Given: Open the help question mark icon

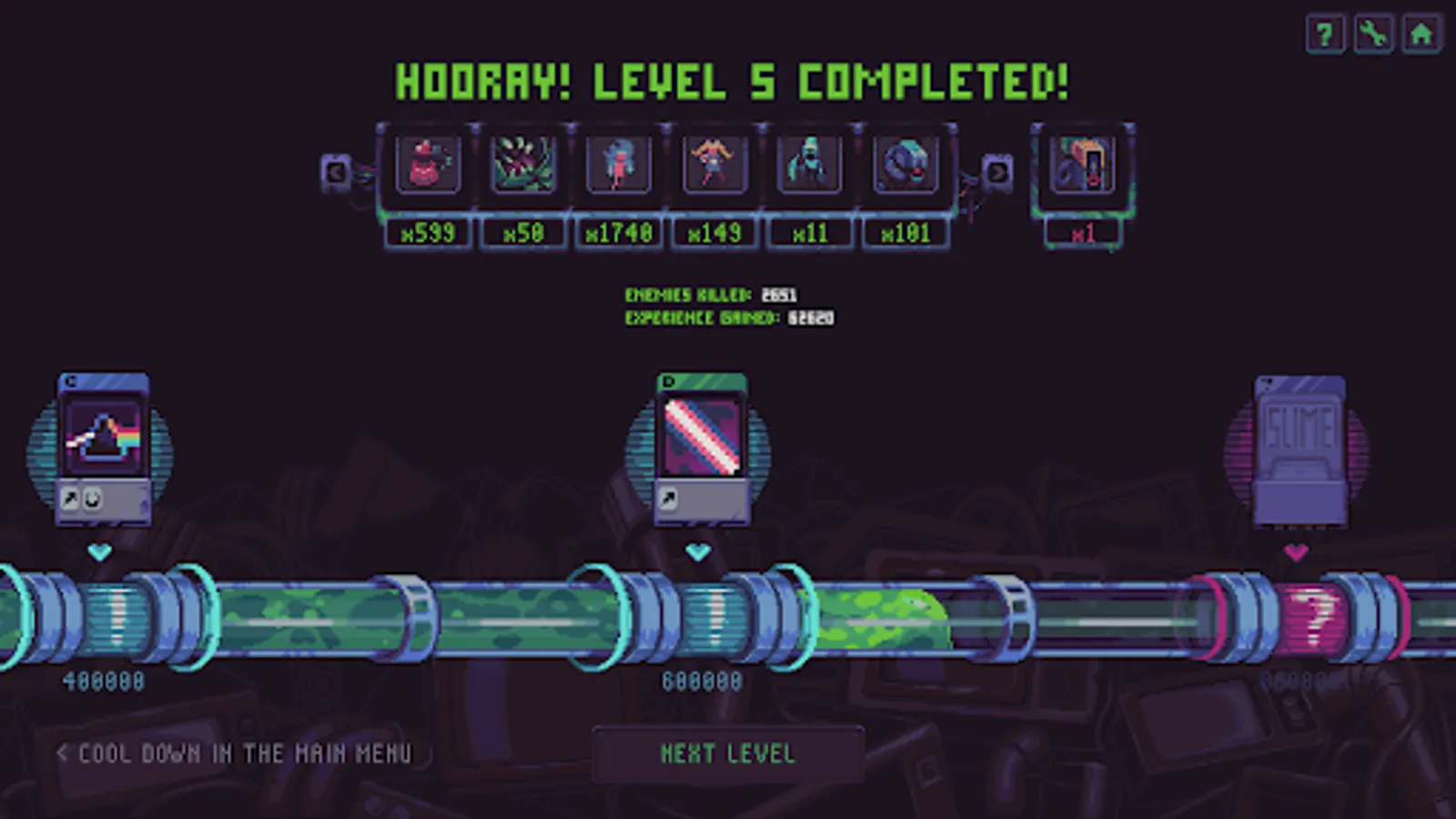Looking at the screenshot, I should 1325,35.
